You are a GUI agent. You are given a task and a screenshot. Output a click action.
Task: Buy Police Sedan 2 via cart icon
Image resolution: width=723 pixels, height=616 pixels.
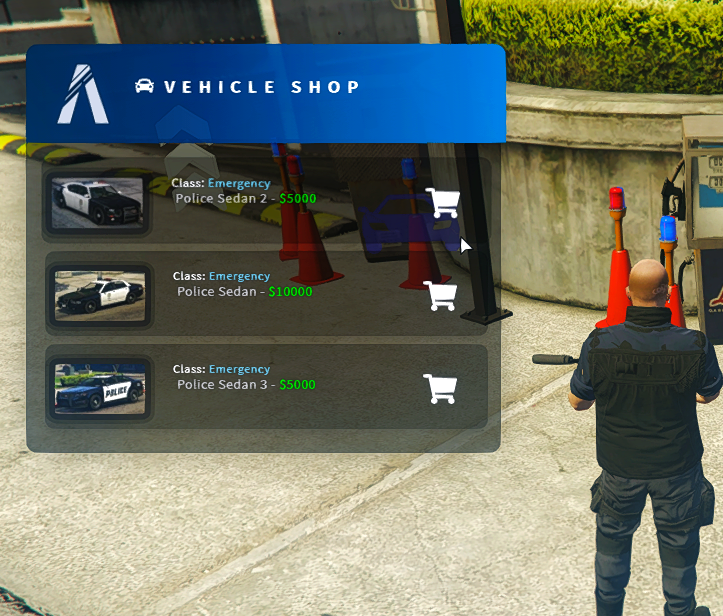point(442,203)
